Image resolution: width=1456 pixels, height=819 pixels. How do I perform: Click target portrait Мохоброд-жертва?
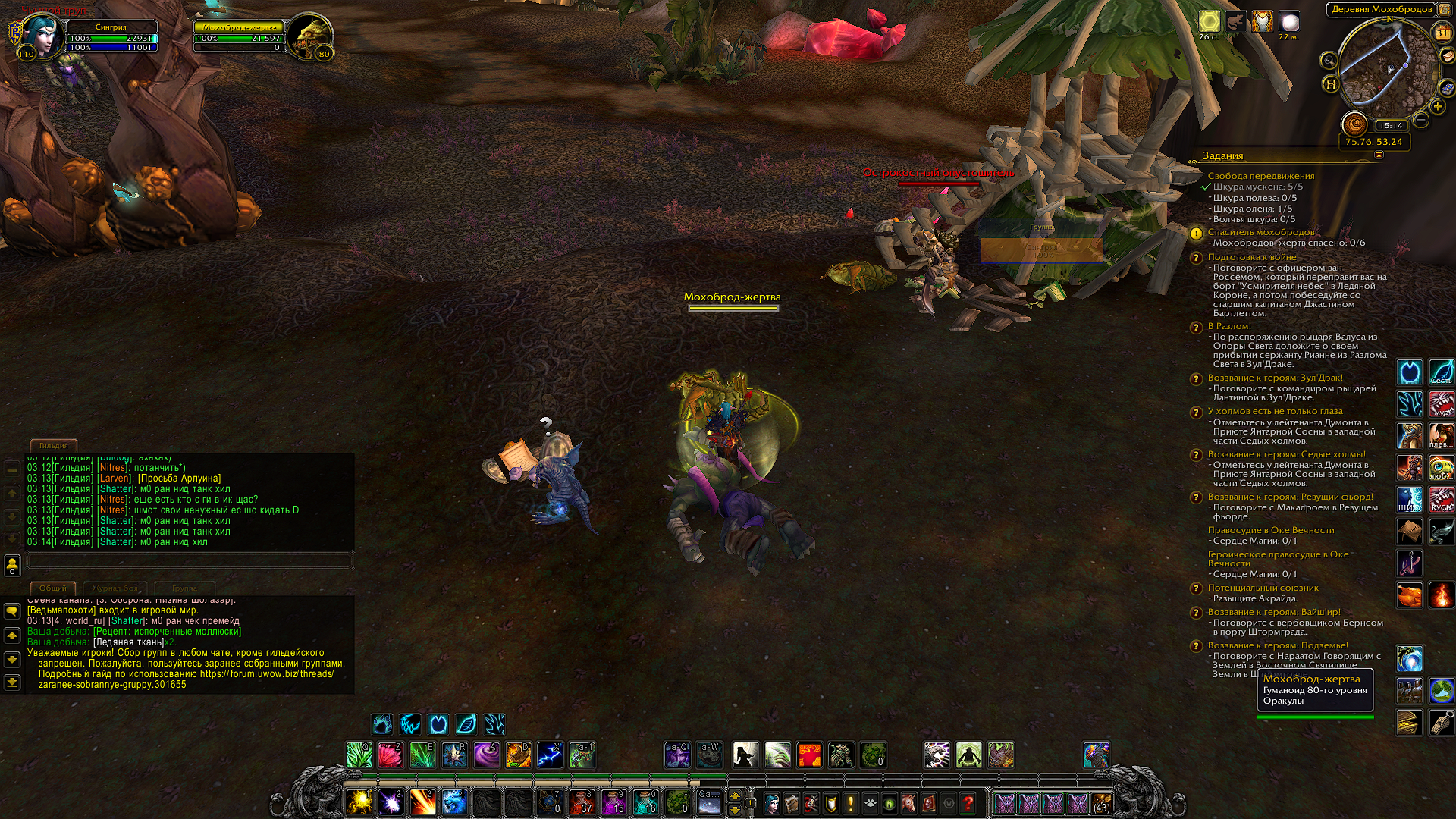[311, 35]
